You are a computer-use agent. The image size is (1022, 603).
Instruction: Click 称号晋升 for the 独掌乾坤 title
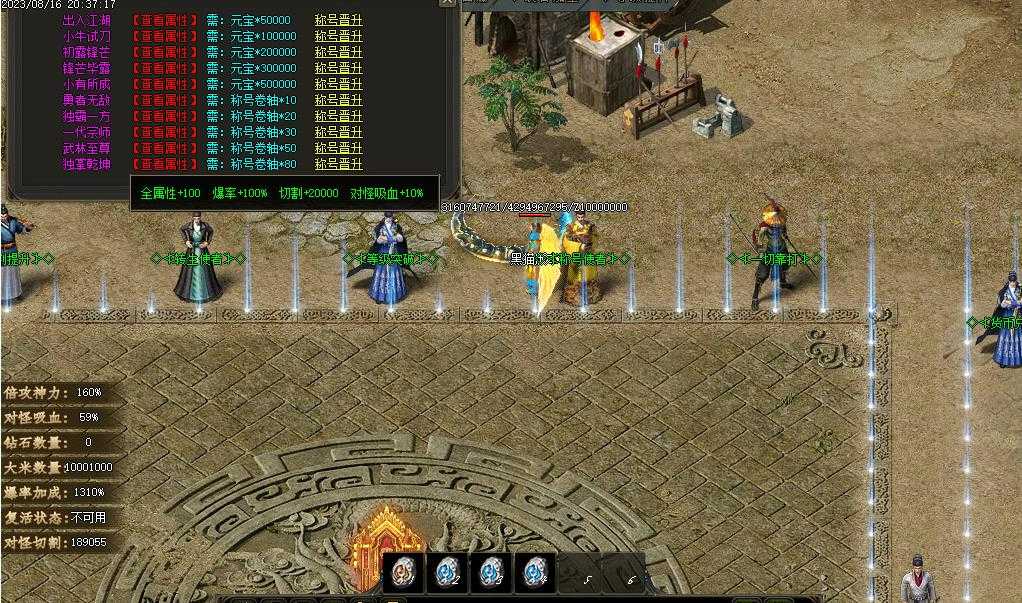point(338,164)
